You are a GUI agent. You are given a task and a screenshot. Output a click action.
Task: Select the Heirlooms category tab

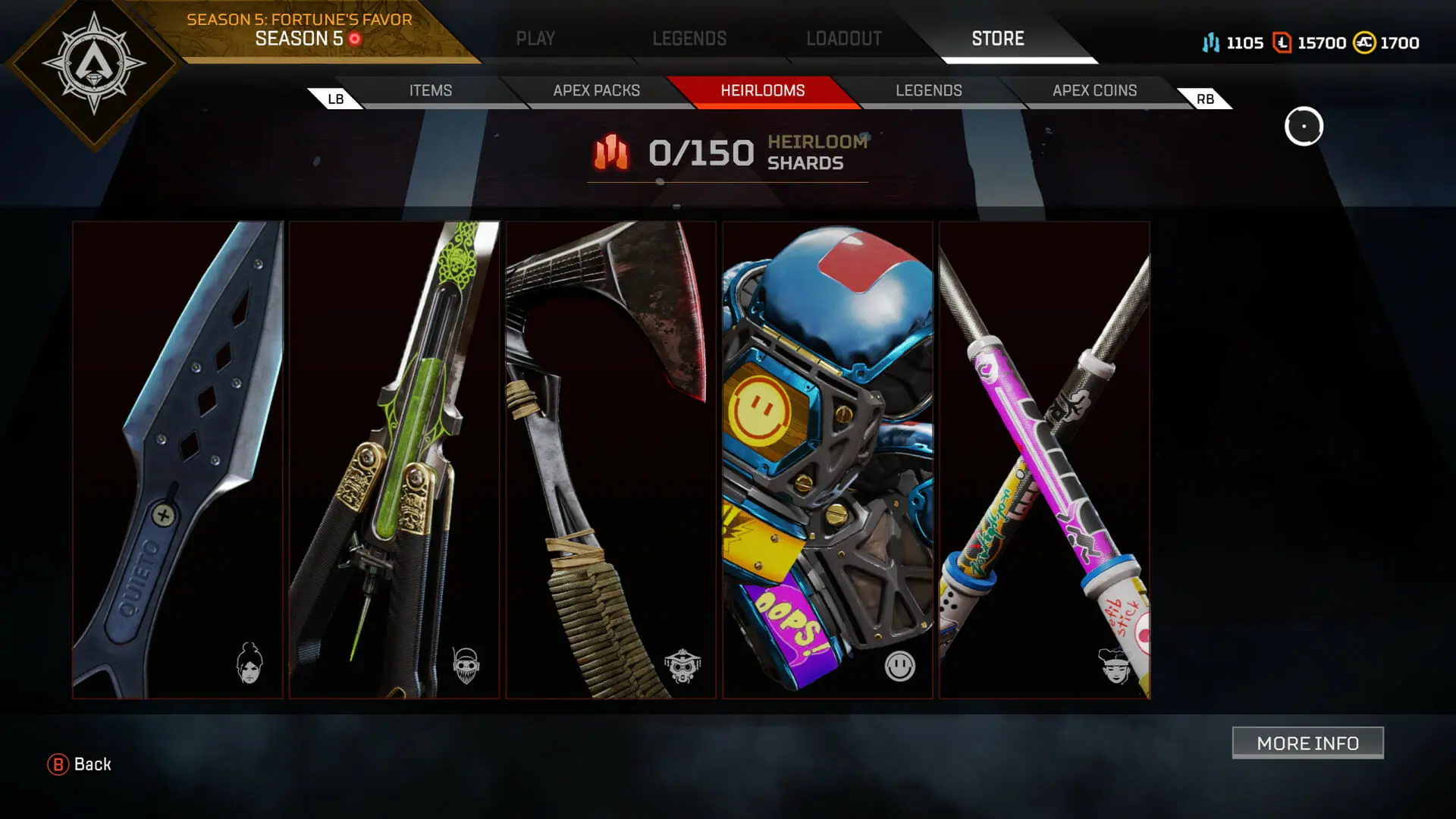tap(763, 91)
